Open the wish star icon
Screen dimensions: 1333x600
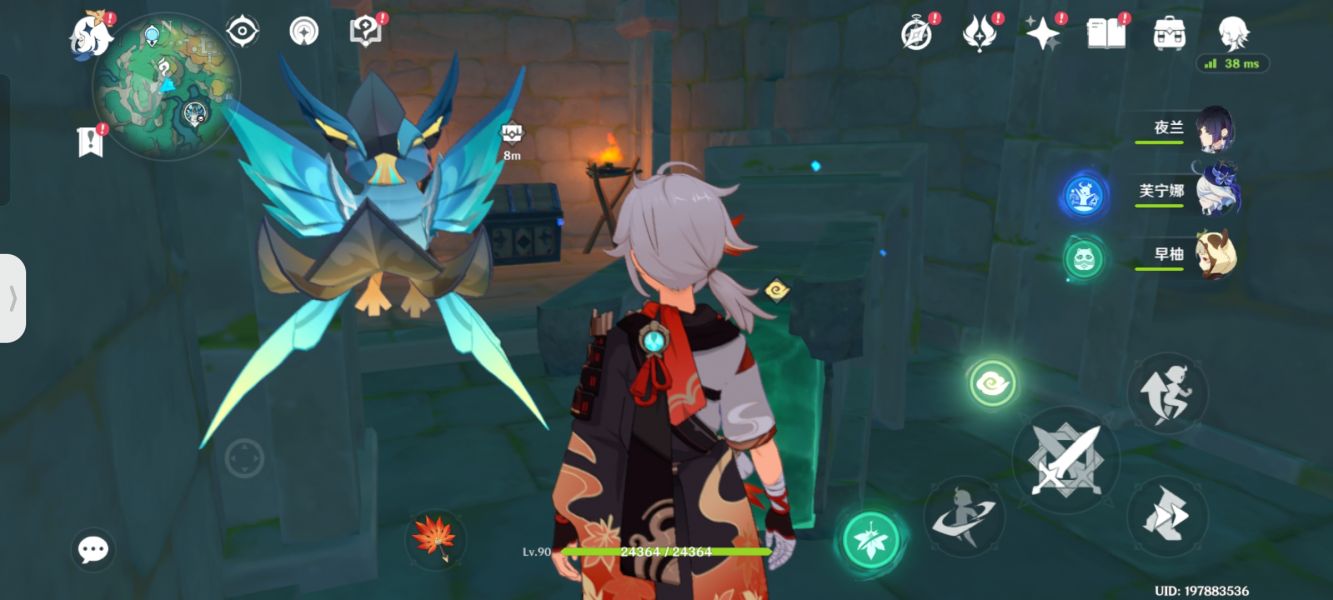pos(1043,33)
